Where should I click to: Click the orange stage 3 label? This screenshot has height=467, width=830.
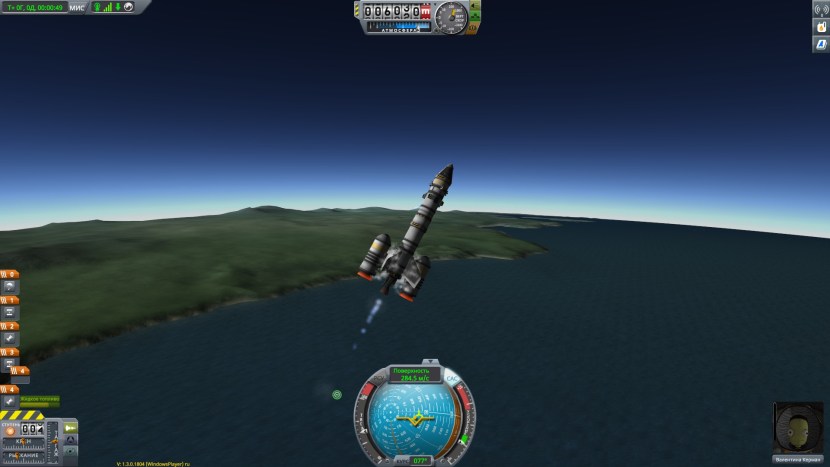[9, 352]
